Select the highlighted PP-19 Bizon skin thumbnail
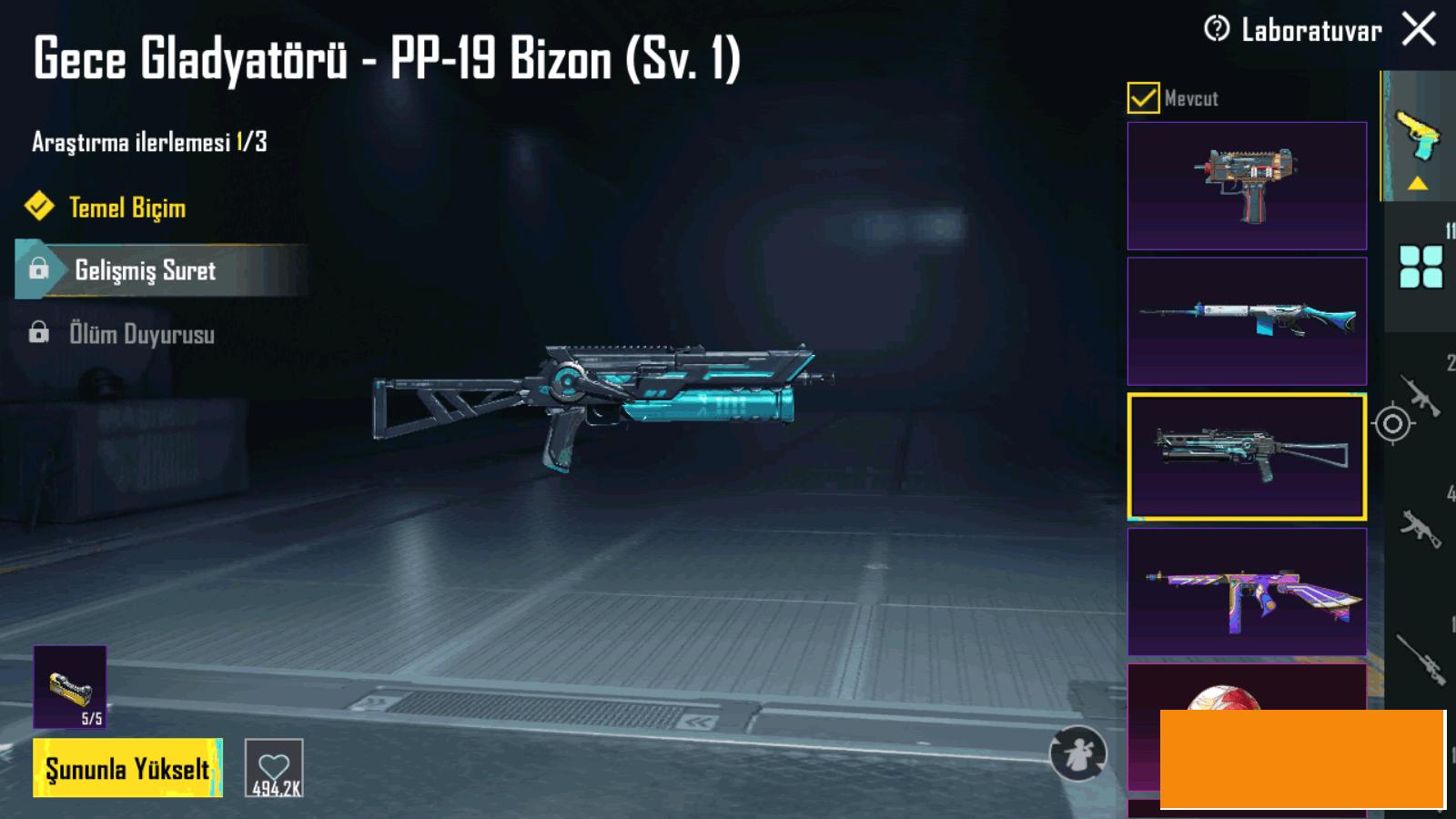The image size is (1456, 819). [1247, 456]
